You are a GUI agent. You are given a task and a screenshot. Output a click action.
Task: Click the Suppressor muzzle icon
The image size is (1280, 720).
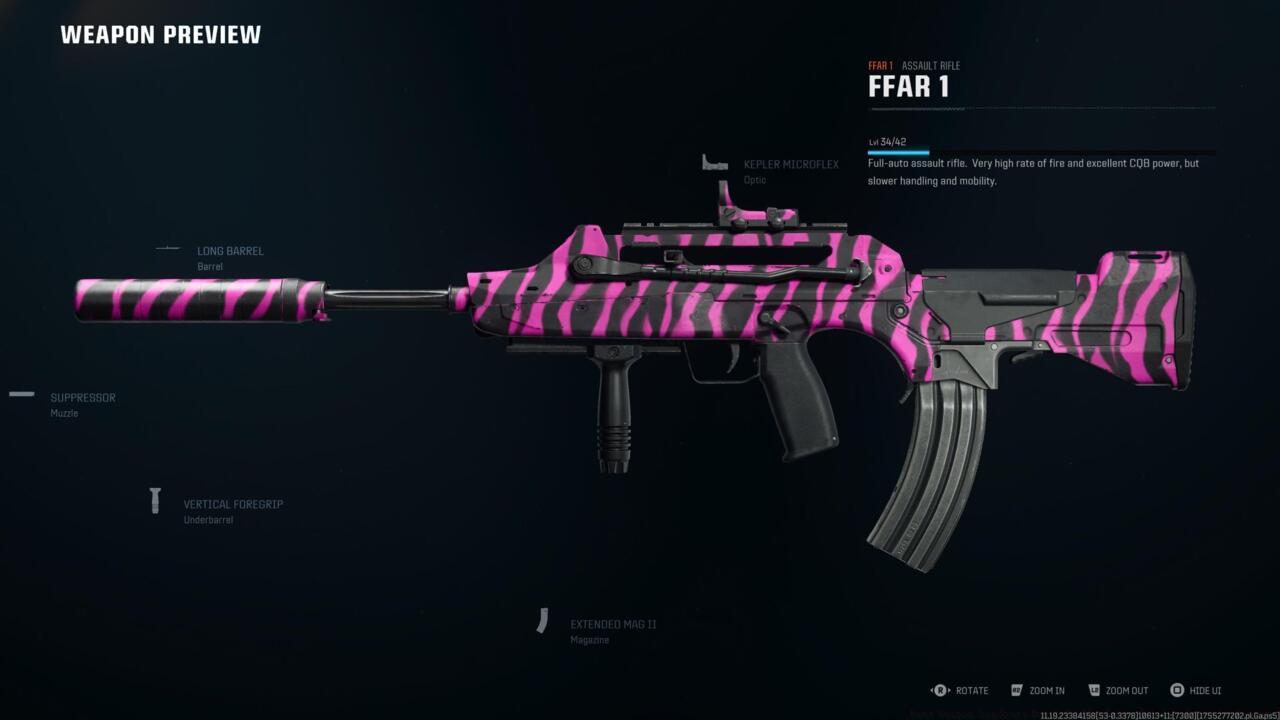(x=20, y=393)
